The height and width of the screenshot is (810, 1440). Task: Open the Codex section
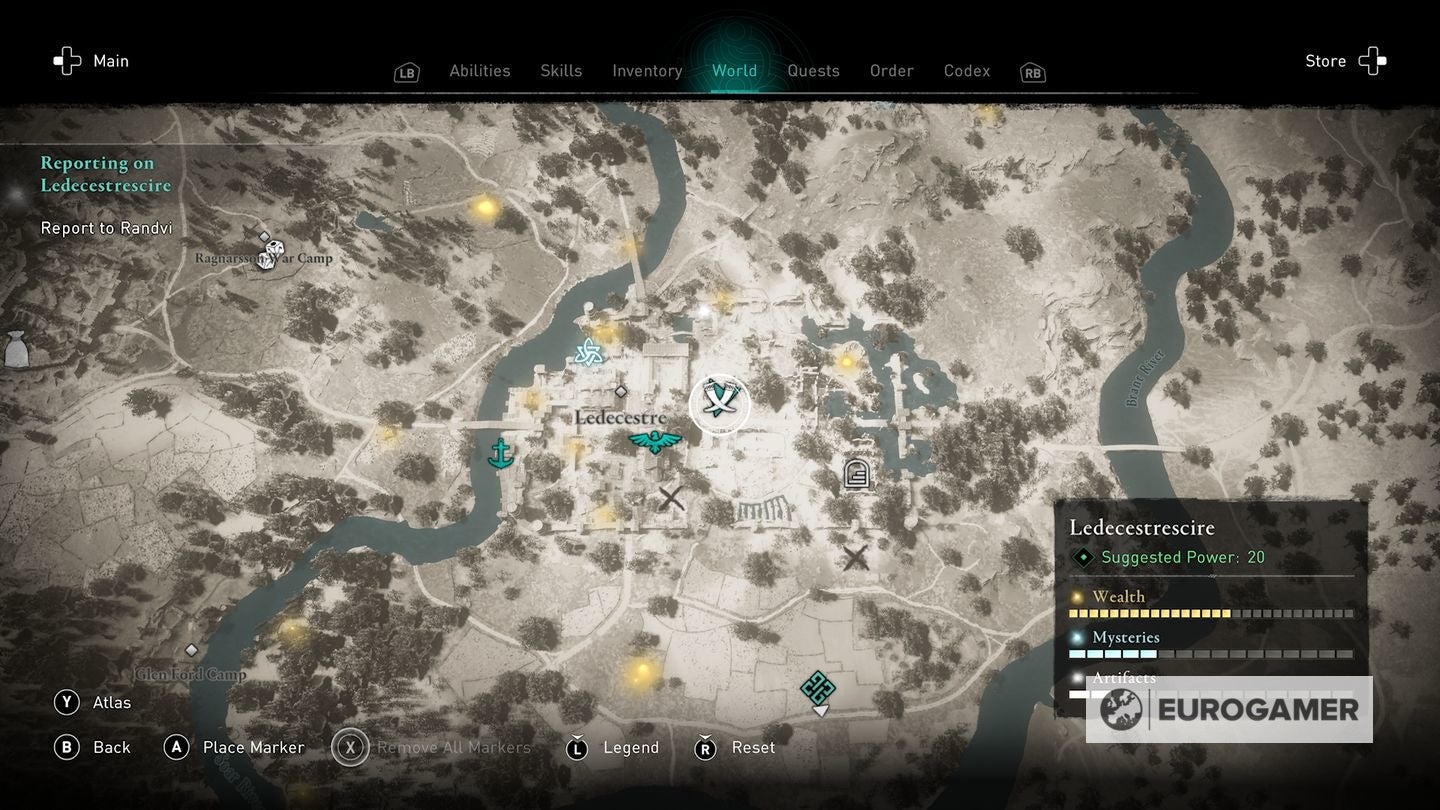click(x=966, y=70)
